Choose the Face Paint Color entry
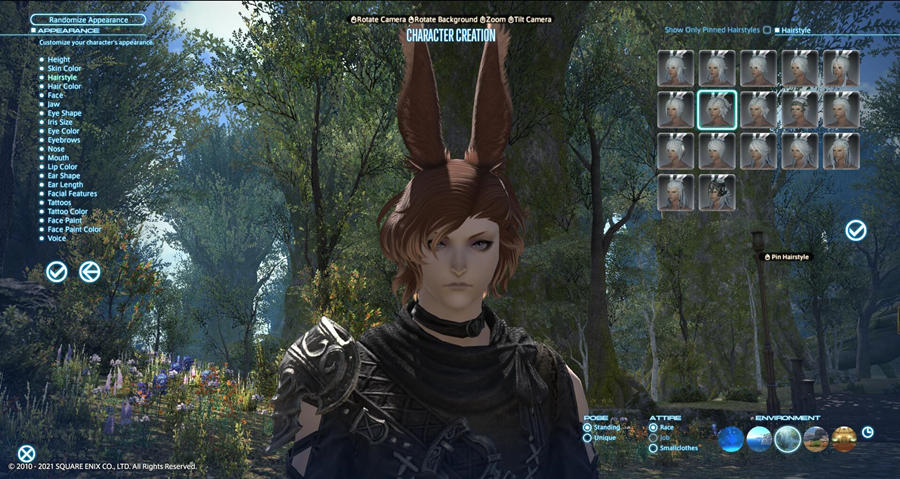The image size is (900, 479). coord(74,229)
